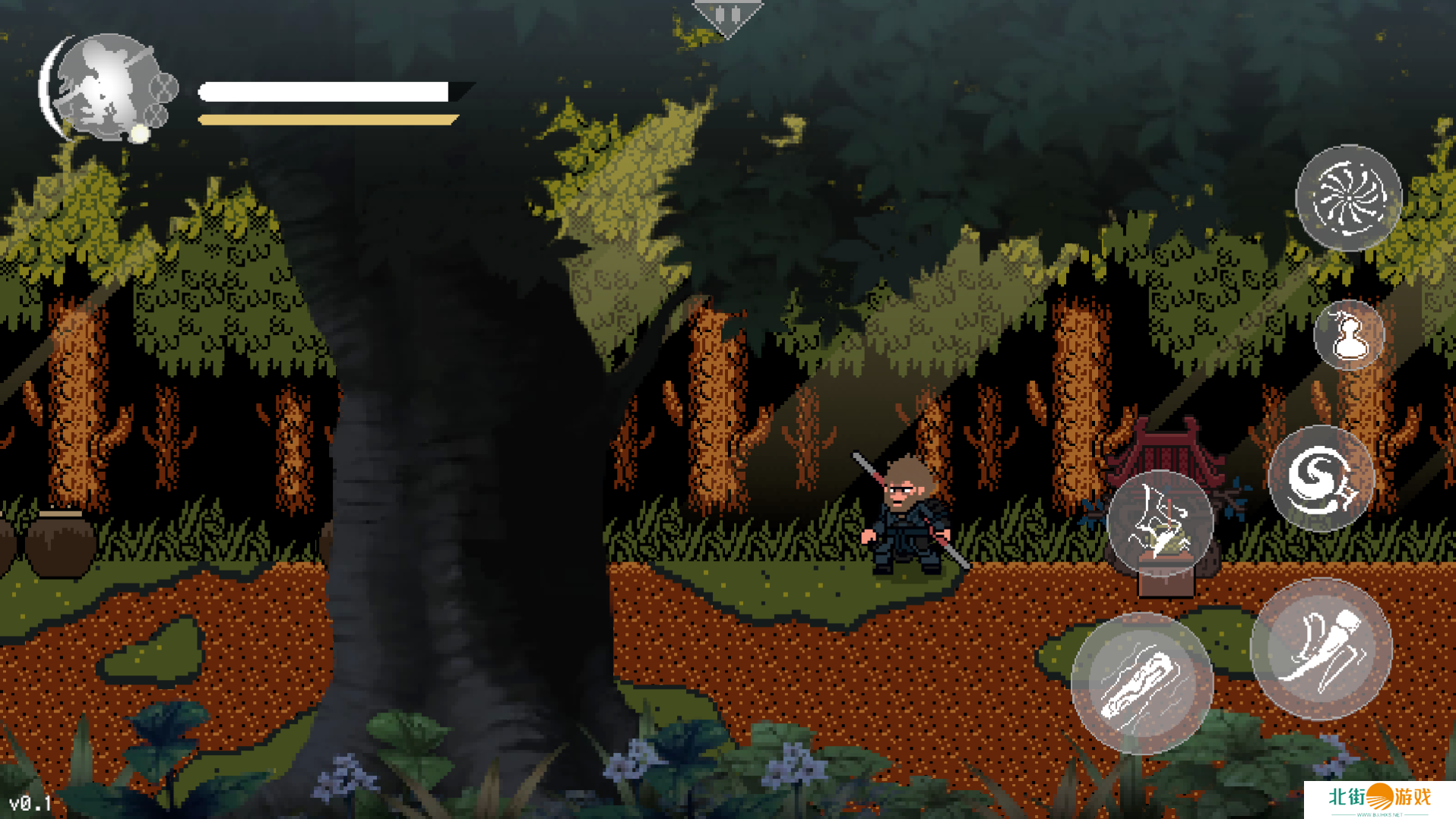Tap the staff light attack button
Image resolution: width=1456 pixels, height=819 pixels.
pos(1321,649)
